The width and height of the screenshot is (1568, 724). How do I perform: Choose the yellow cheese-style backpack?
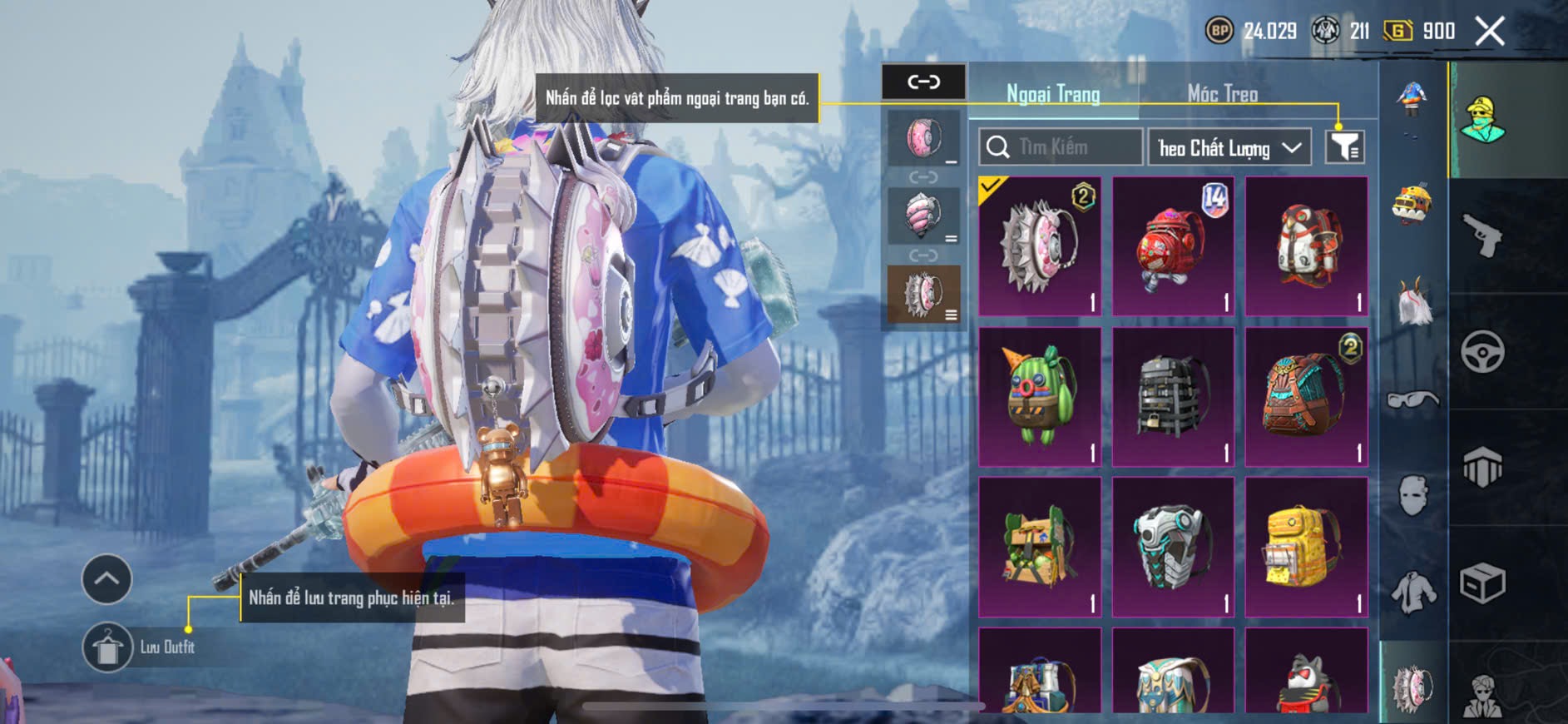click(x=1306, y=547)
